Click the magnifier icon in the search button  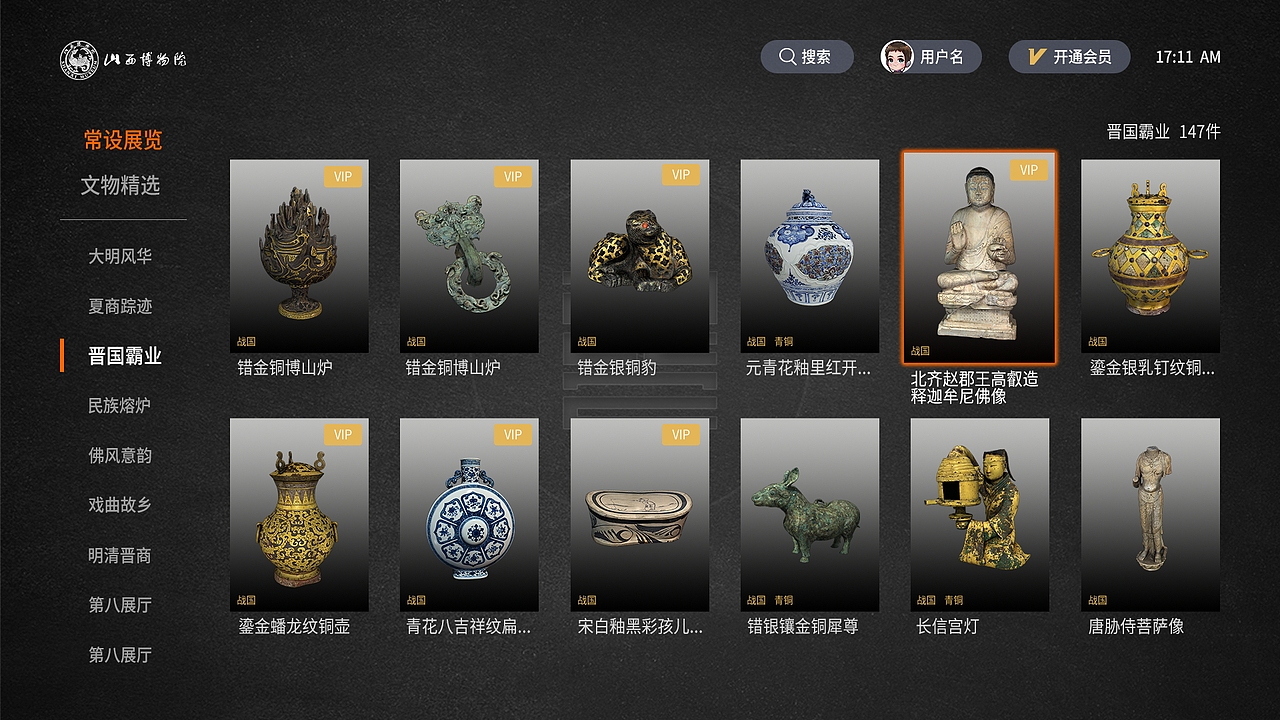coord(788,56)
